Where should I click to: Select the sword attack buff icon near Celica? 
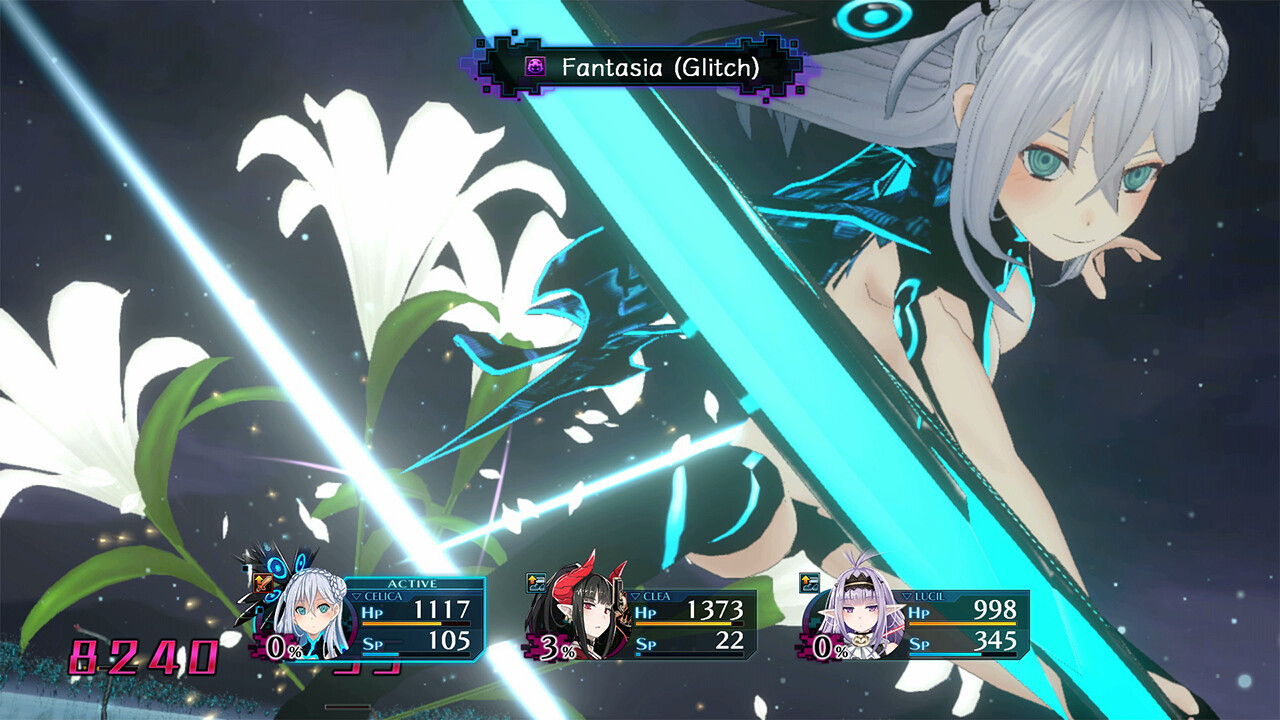point(263,582)
